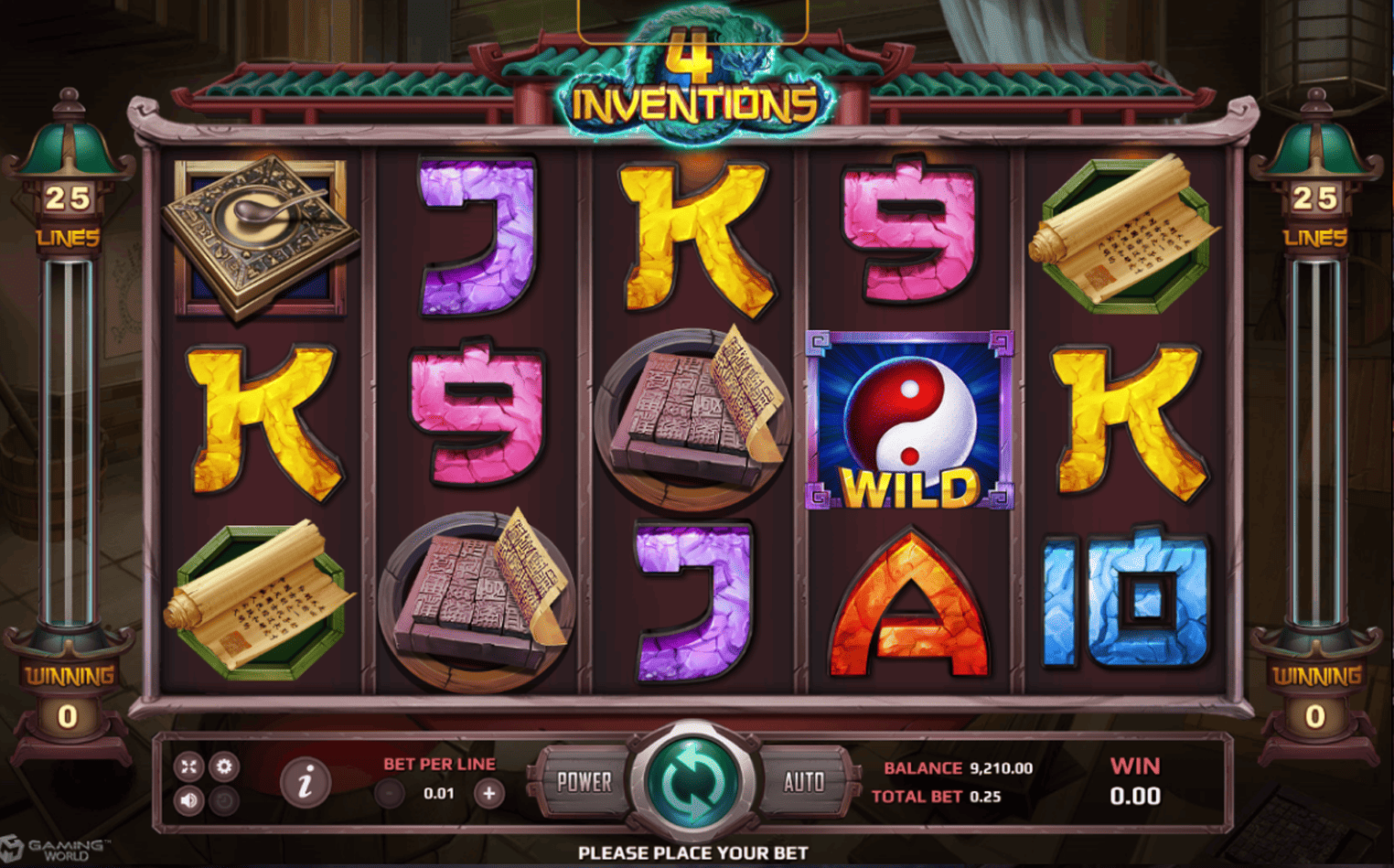Viewport: 1394px width, 868px height.
Task: Enable POWER spin mode
Action: (x=583, y=783)
